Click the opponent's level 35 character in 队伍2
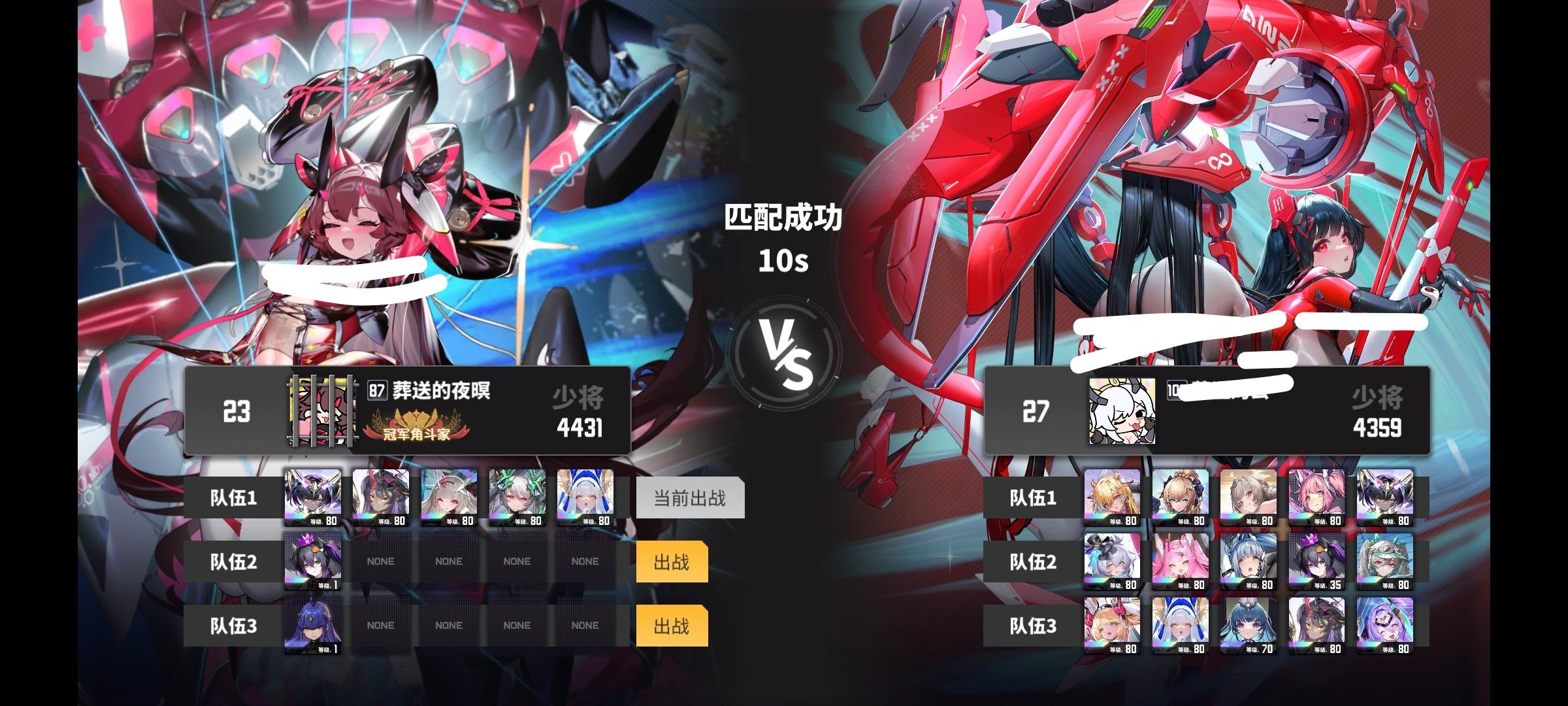Image resolution: width=1568 pixels, height=706 pixels. (1318, 561)
